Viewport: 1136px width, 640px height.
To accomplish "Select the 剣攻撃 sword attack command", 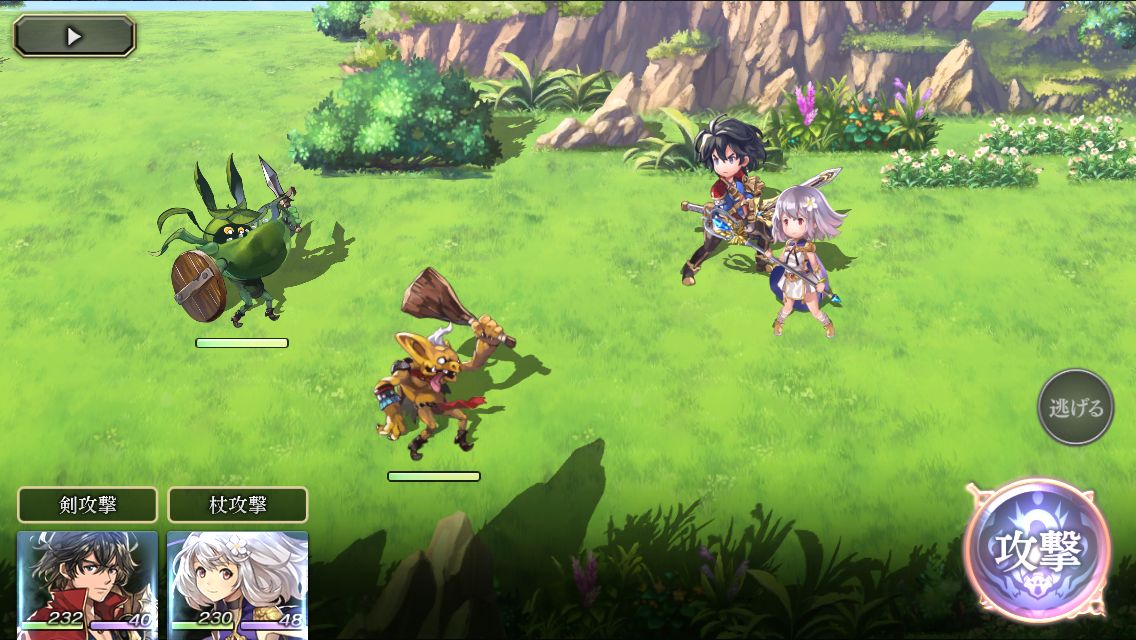I will [x=87, y=504].
